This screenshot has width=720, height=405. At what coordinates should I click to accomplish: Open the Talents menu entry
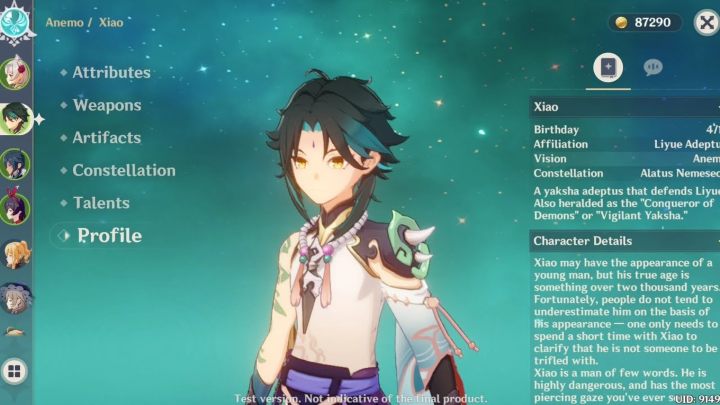[101, 203]
